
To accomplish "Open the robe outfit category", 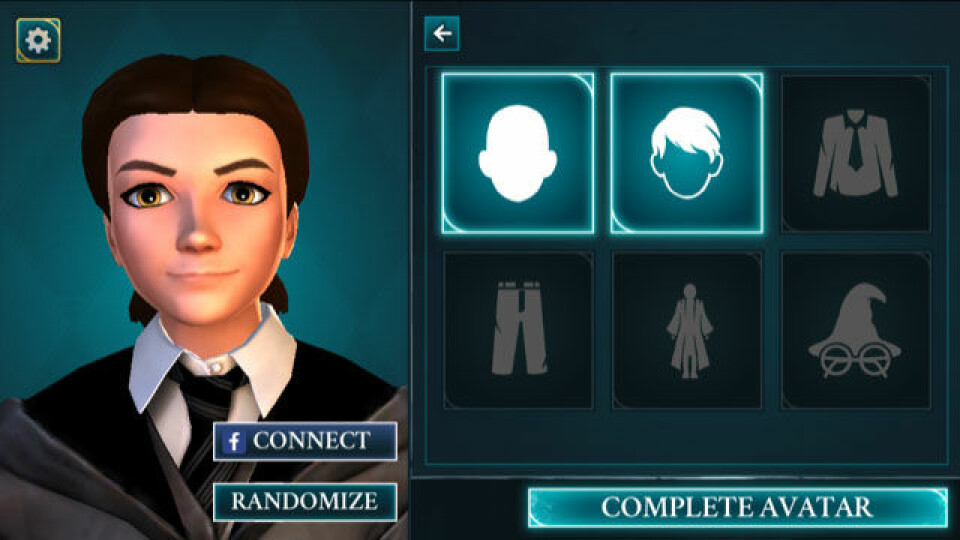I will [x=686, y=330].
